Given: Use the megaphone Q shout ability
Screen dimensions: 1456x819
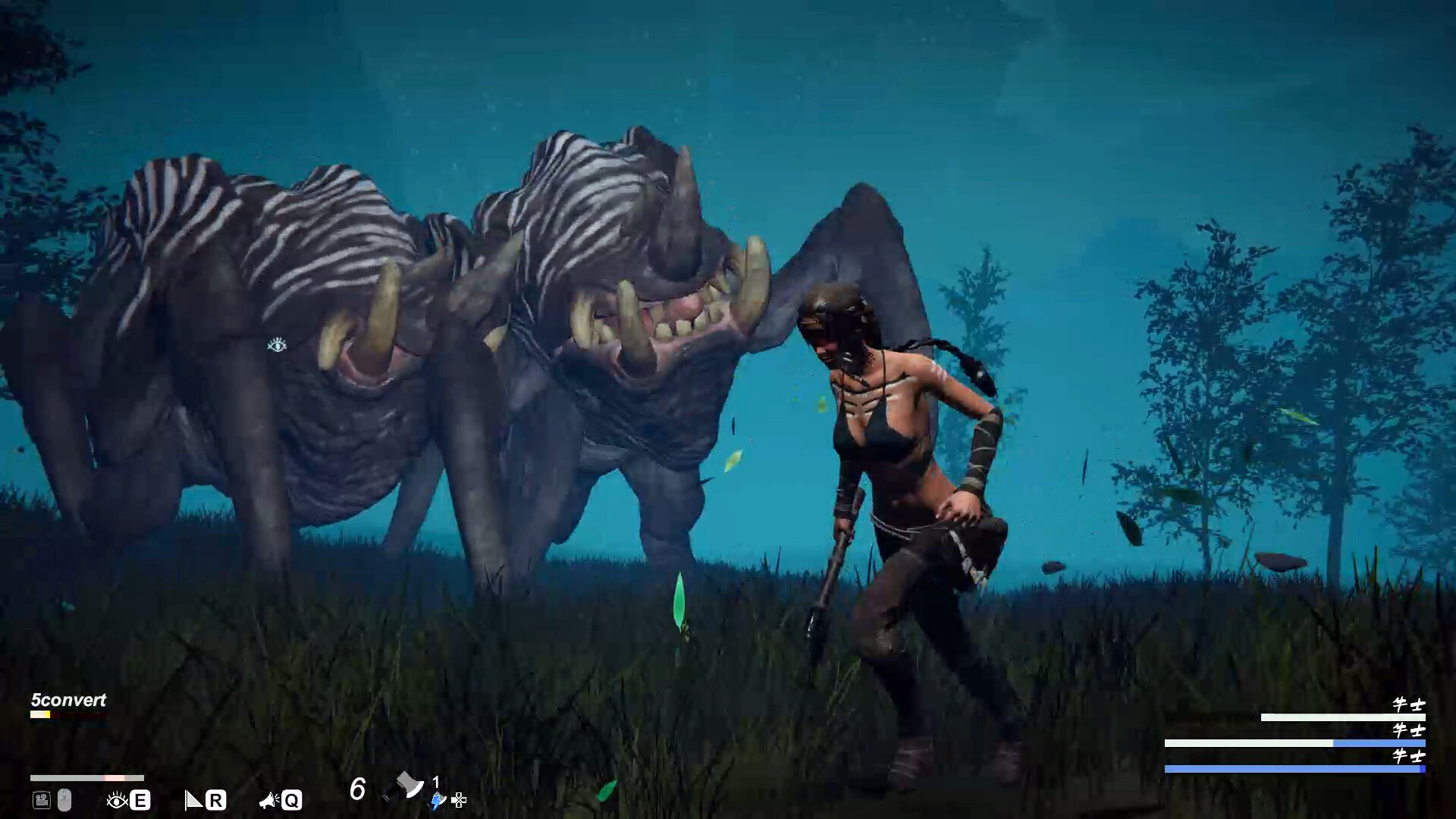Looking at the screenshot, I should pyautogui.click(x=269, y=800).
